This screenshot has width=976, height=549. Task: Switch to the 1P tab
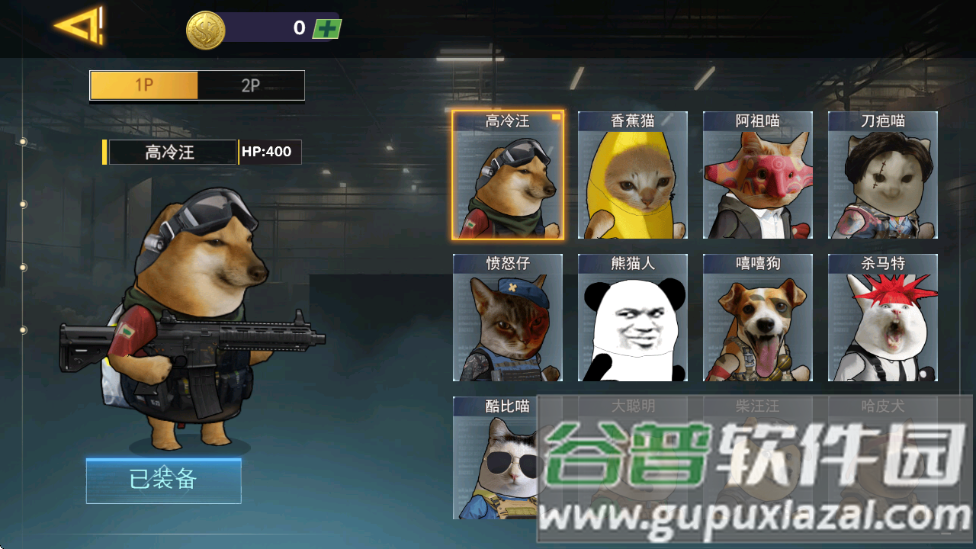tap(144, 85)
